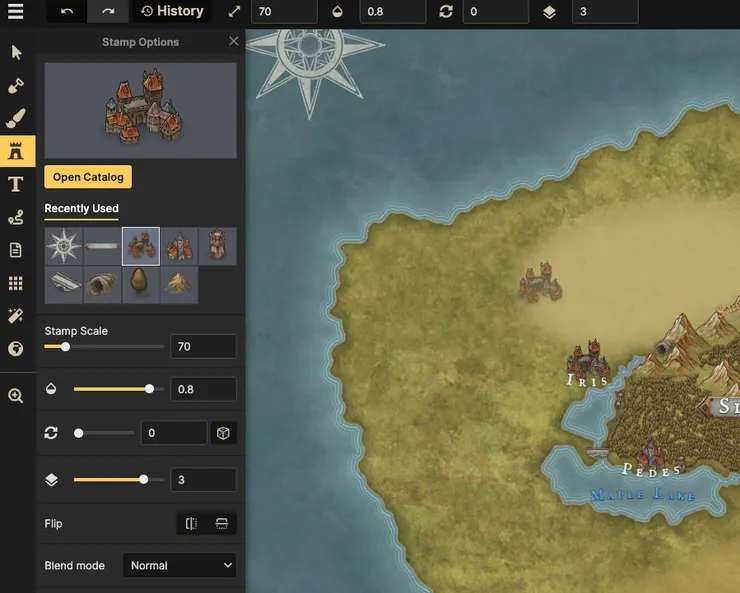This screenshot has width=740, height=593.
Task: Choose the mountain stamp
Action: pyautogui.click(x=179, y=285)
